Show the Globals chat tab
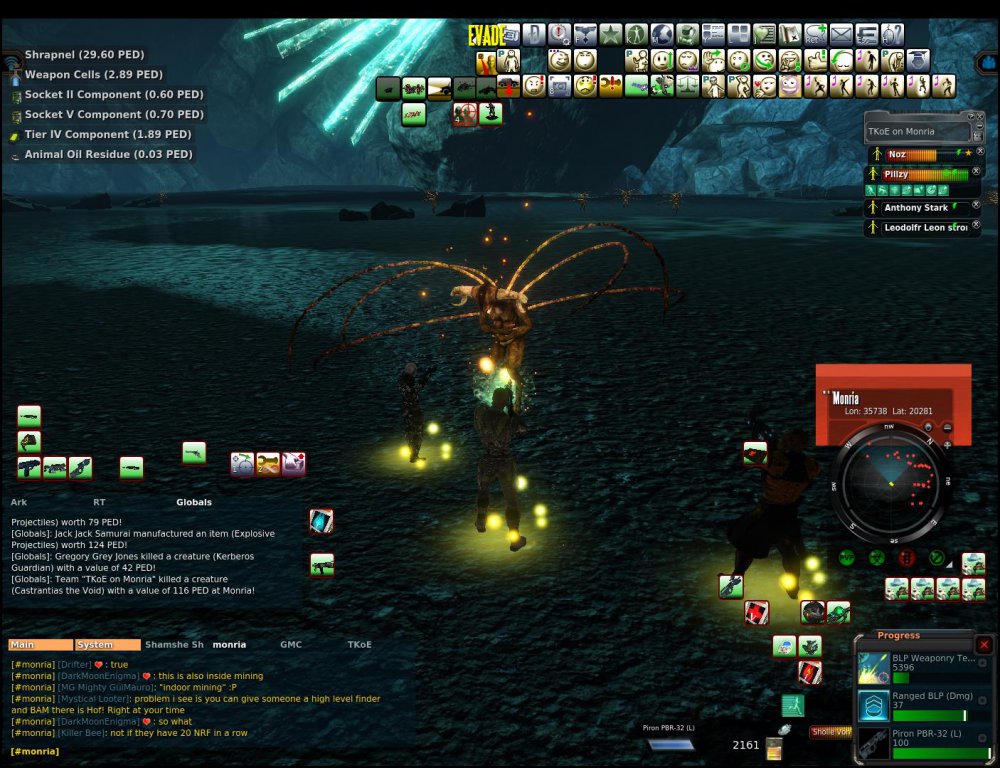1000x768 pixels. [194, 502]
